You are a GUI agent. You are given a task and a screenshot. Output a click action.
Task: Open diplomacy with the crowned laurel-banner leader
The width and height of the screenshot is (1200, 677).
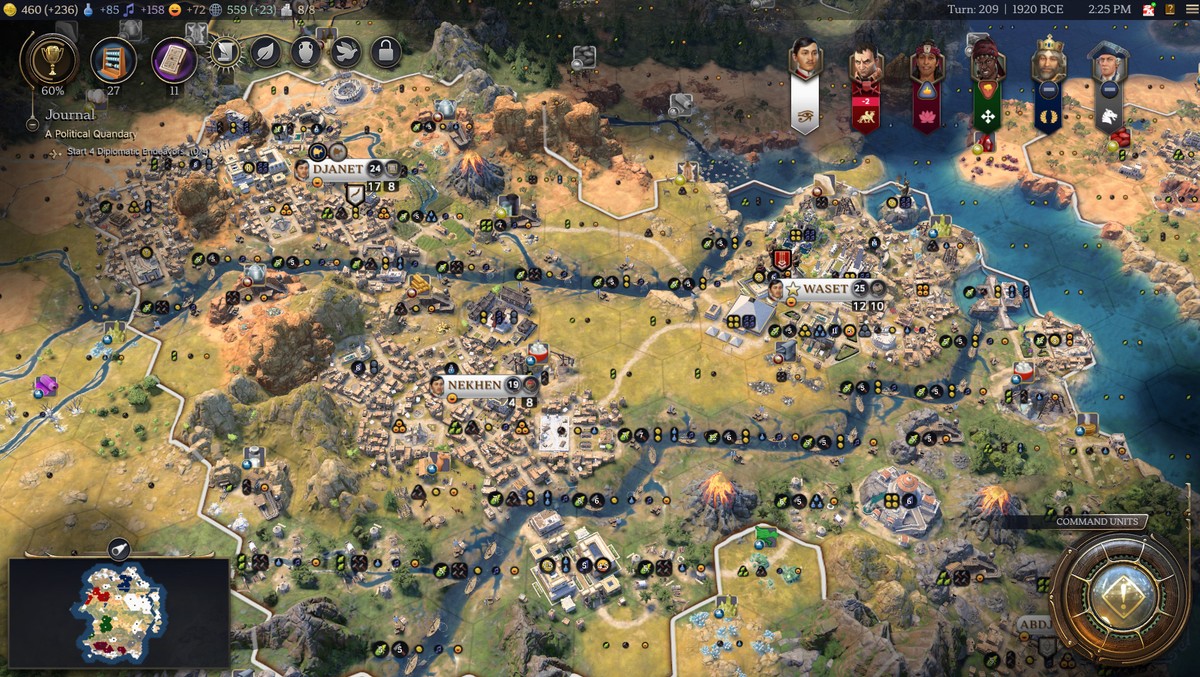[1048, 88]
